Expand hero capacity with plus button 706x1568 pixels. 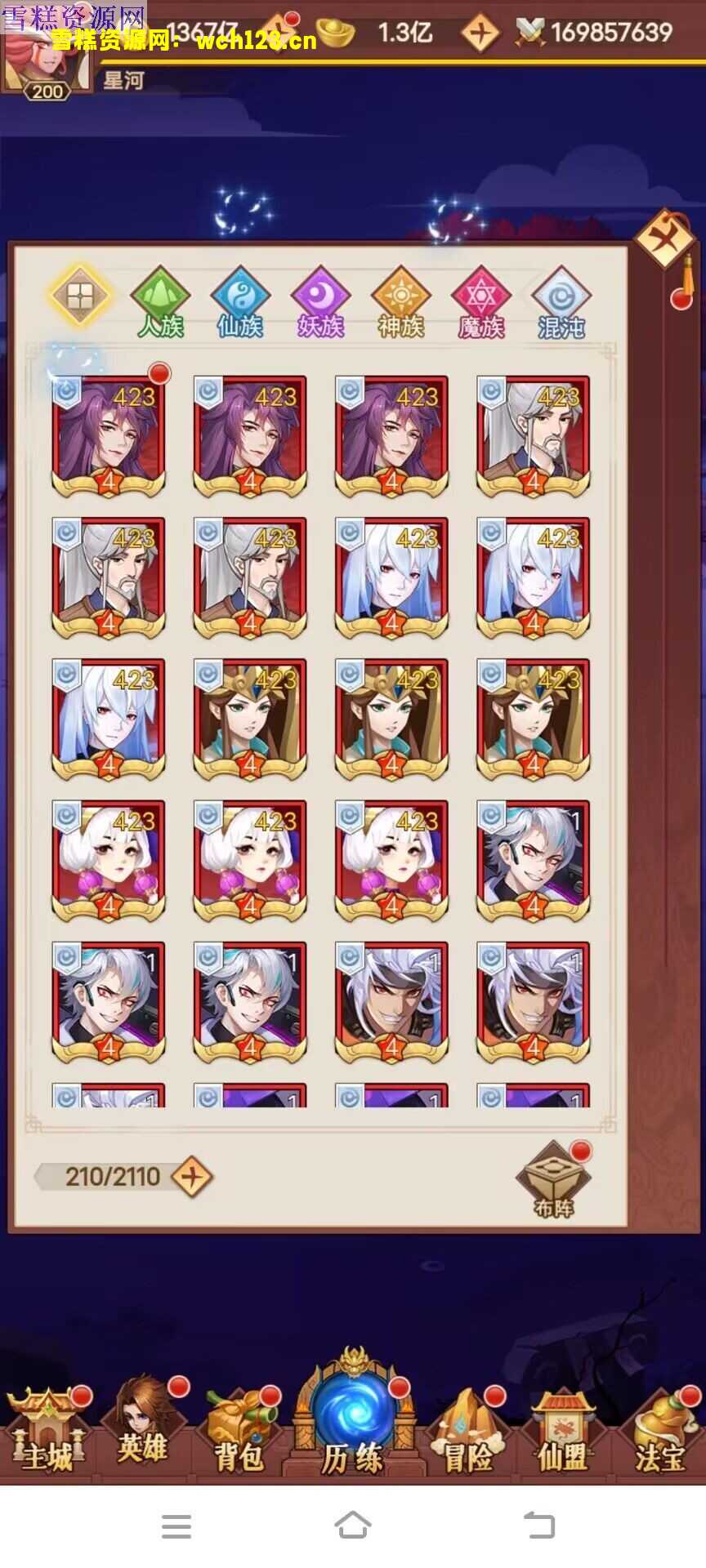click(193, 1177)
